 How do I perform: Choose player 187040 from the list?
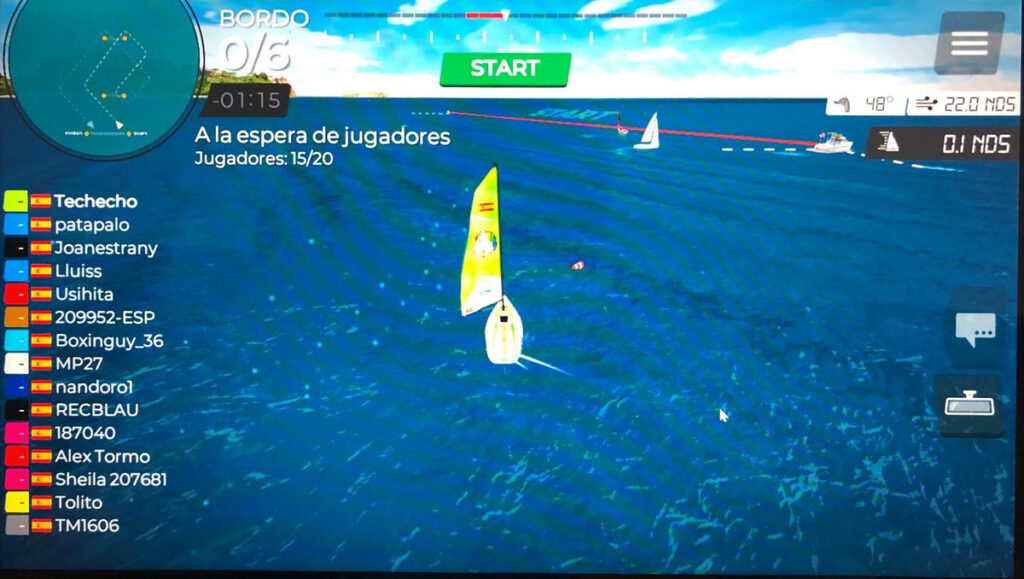click(x=84, y=433)
